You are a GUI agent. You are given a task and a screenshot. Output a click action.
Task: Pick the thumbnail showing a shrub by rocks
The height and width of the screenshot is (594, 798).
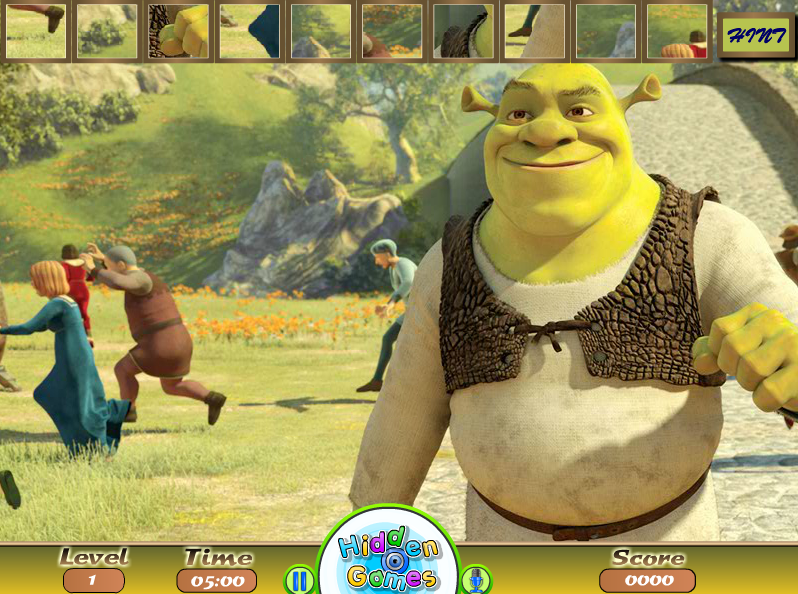tap(107, 31)
